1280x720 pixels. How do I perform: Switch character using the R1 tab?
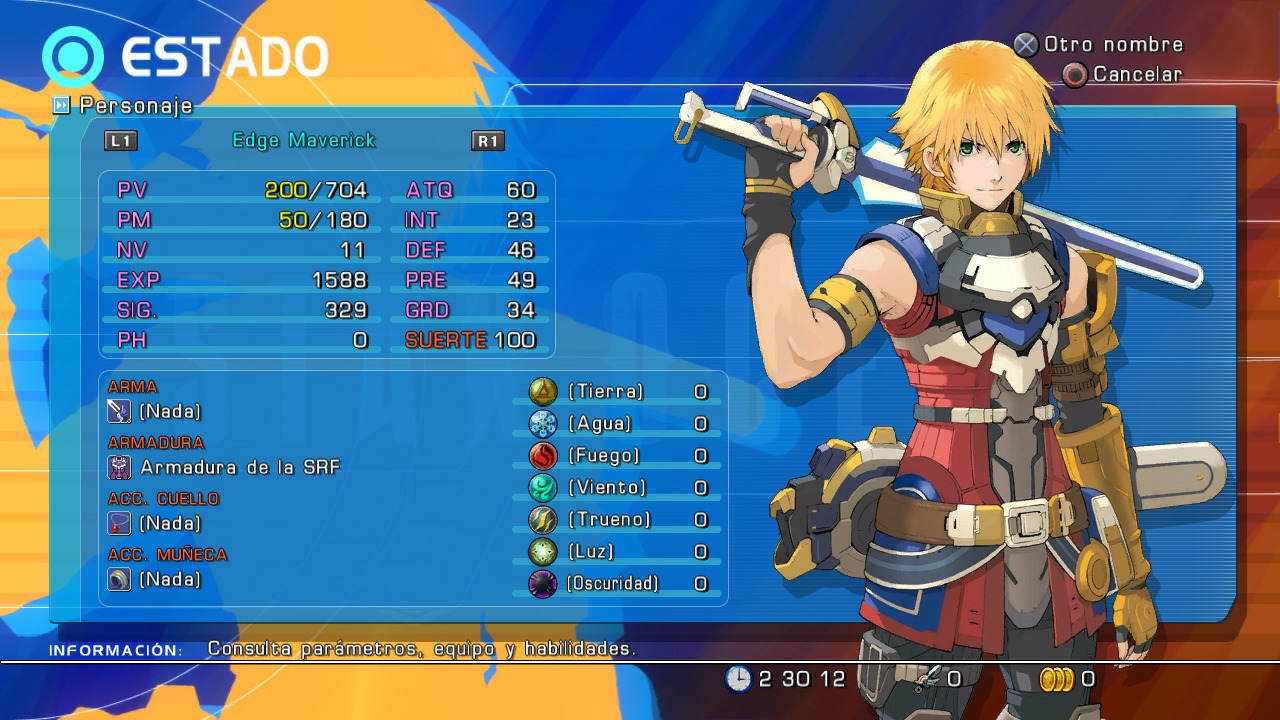coord(487,141)
